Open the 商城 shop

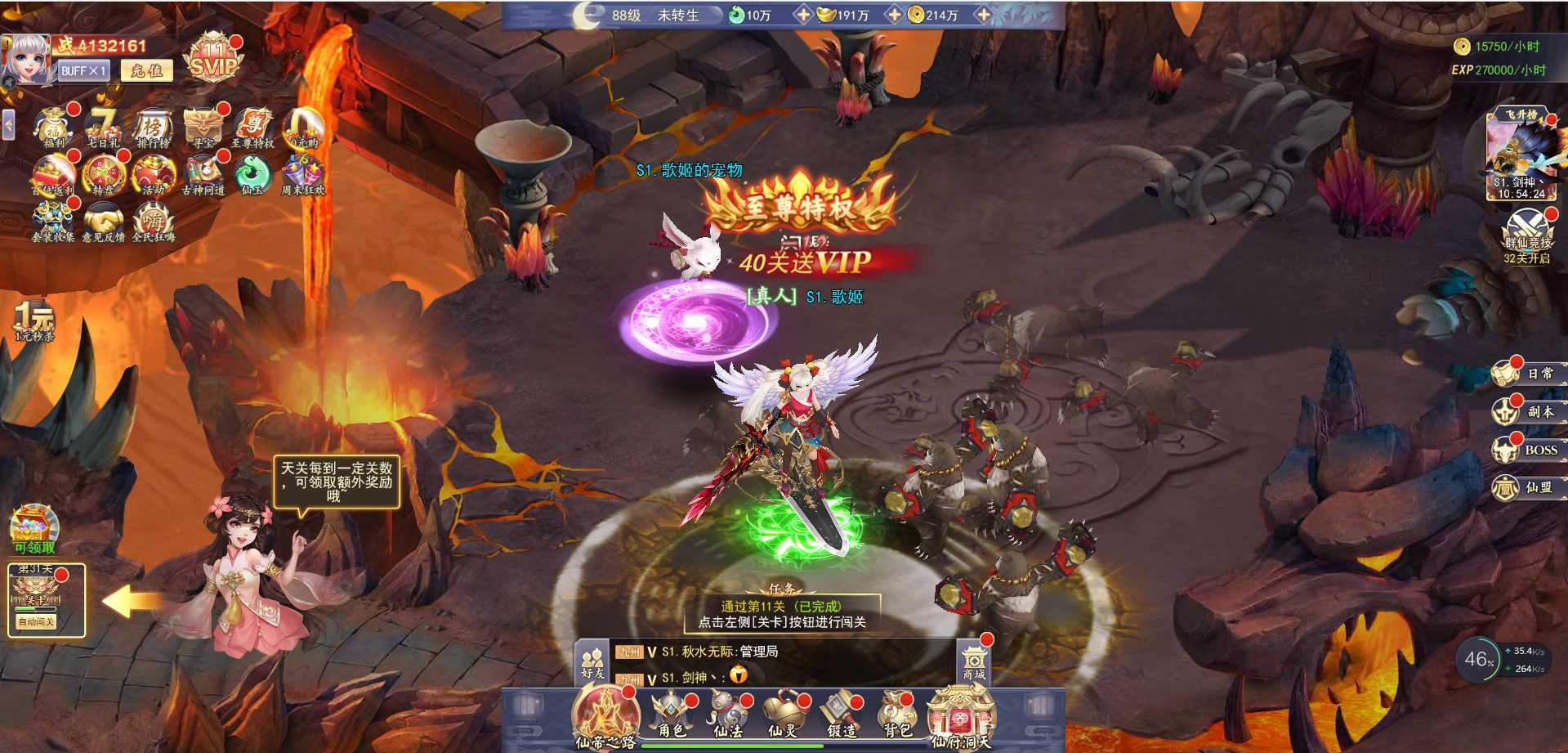tap(974, 661)
